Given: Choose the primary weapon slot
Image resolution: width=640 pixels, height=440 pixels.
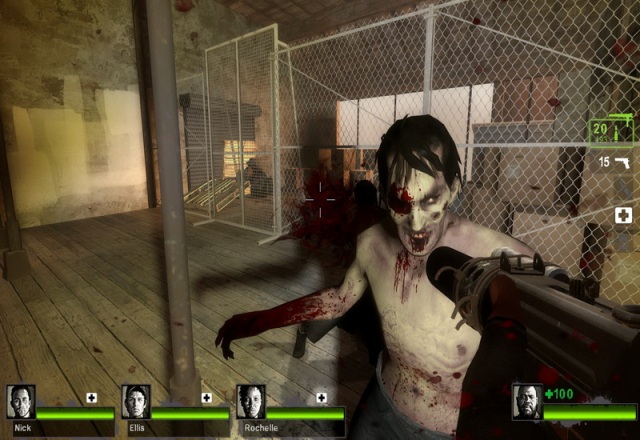Looking at the screenshot, I should (611, 130).
